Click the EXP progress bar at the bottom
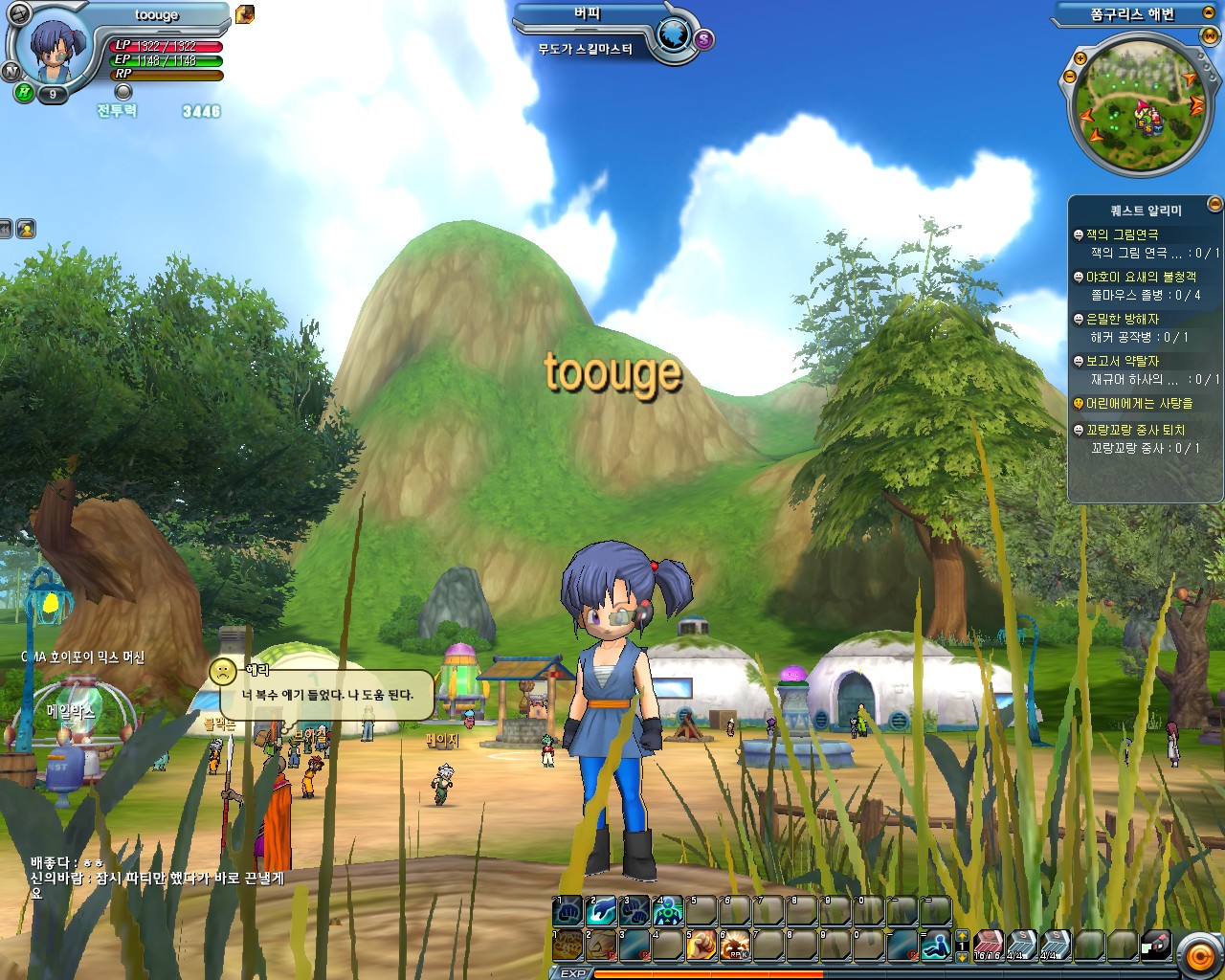Viewport: 1225px width, 980px height. 766,972
